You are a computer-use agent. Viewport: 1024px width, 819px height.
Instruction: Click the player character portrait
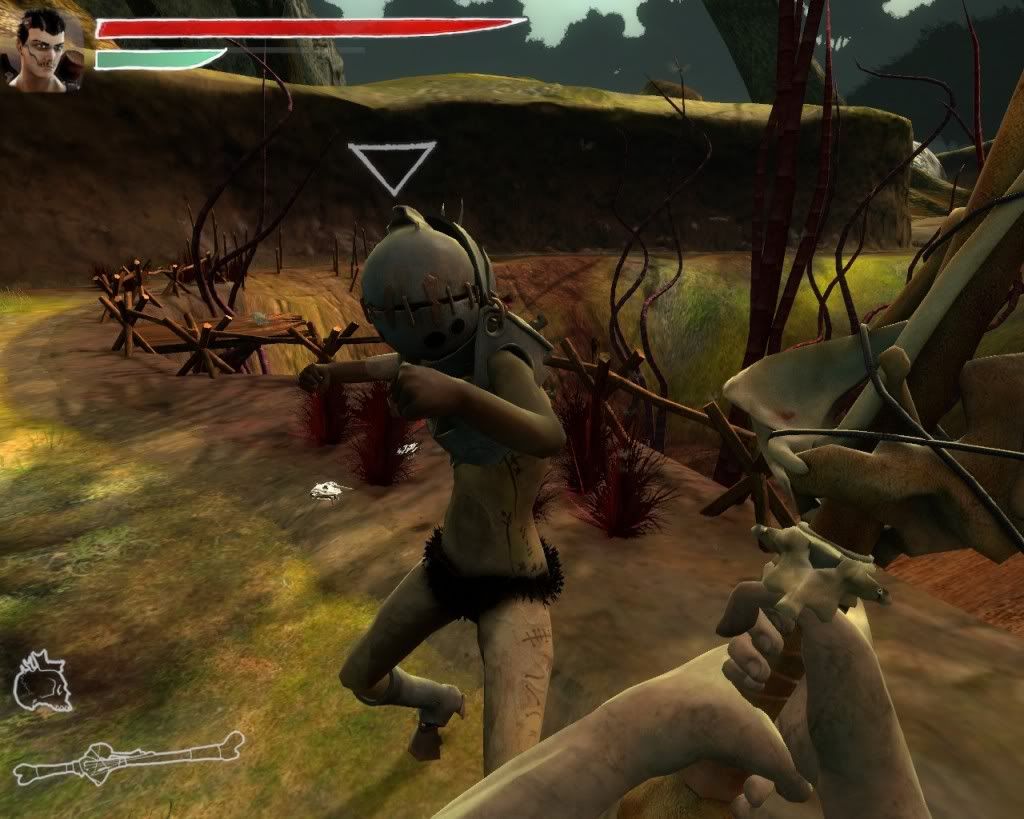click(43, 52)
